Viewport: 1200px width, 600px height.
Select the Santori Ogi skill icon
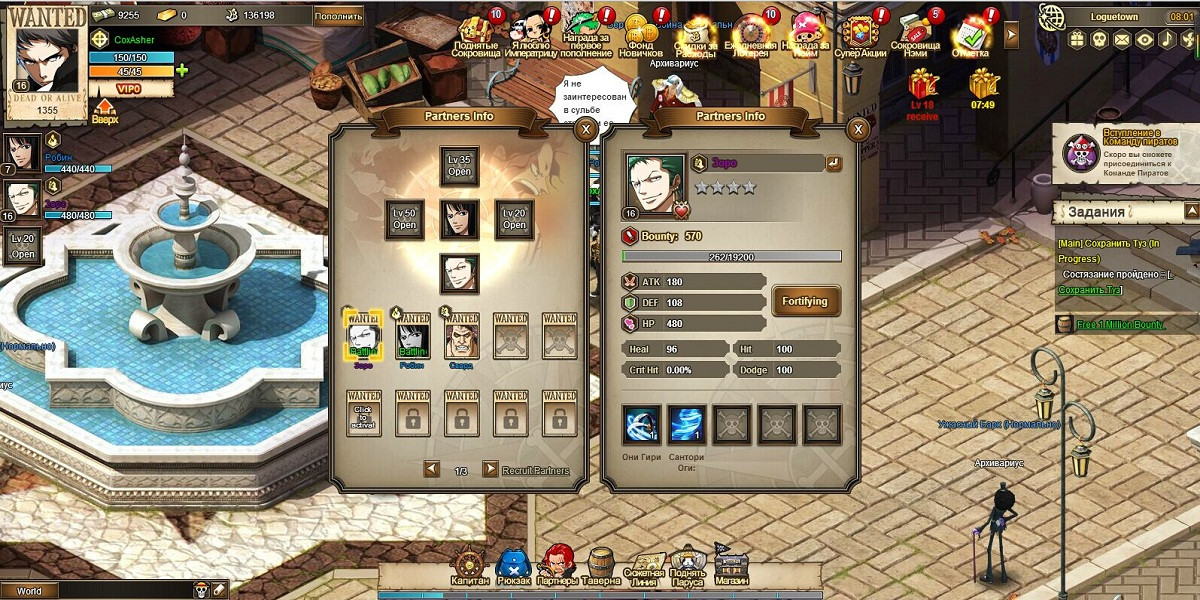coord(687,425)
